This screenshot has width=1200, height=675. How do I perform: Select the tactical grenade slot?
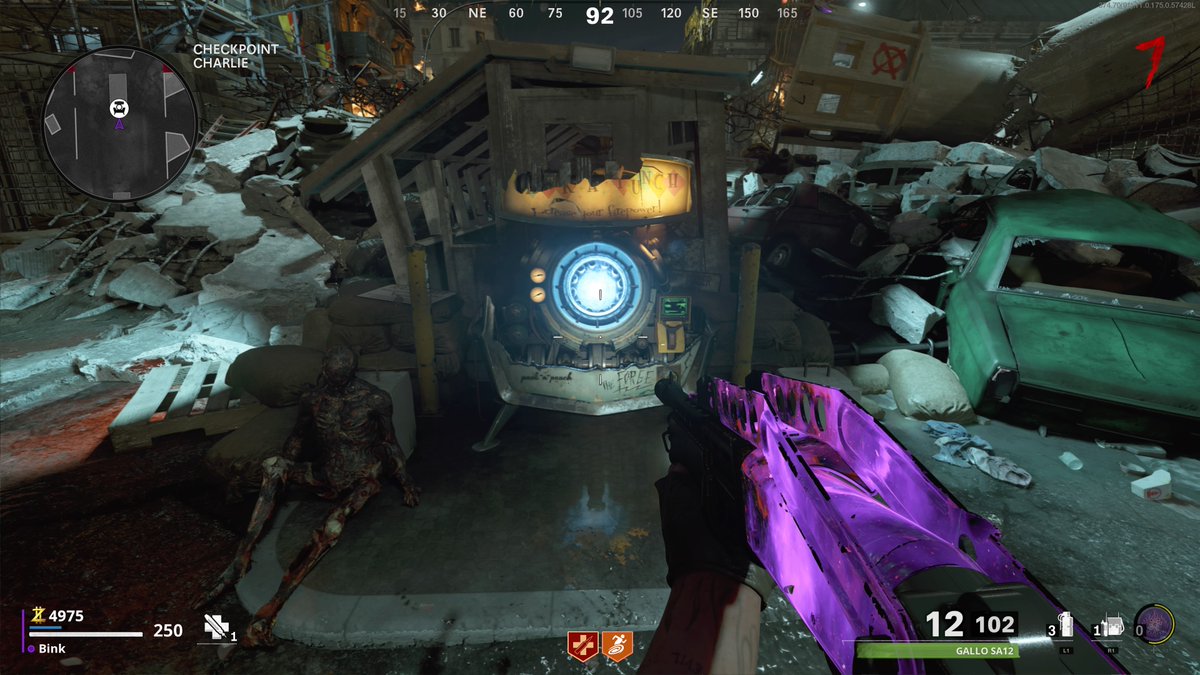tap(1067, 626)
